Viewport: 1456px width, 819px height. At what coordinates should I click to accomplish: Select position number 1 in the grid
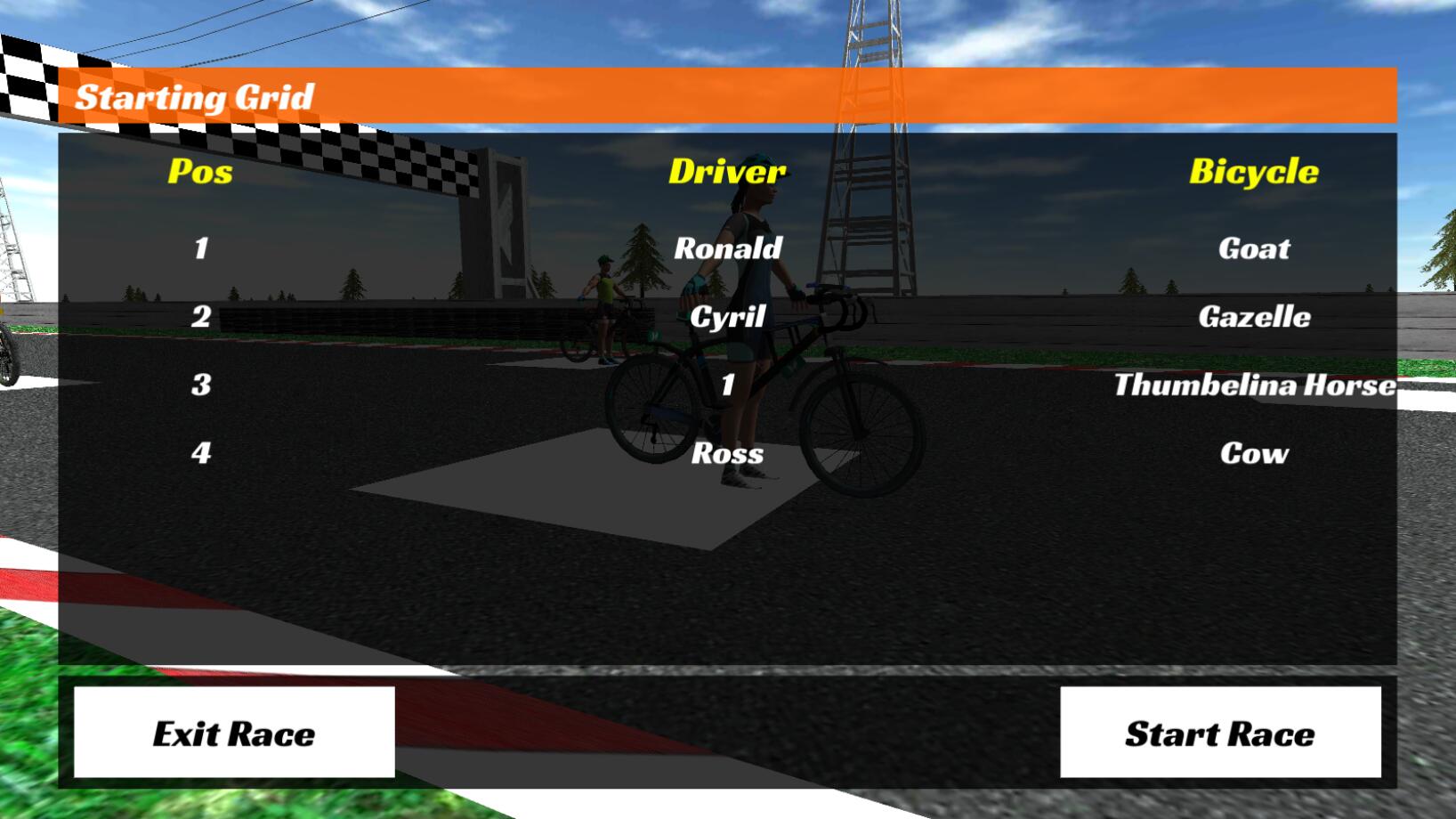(201, 248)
